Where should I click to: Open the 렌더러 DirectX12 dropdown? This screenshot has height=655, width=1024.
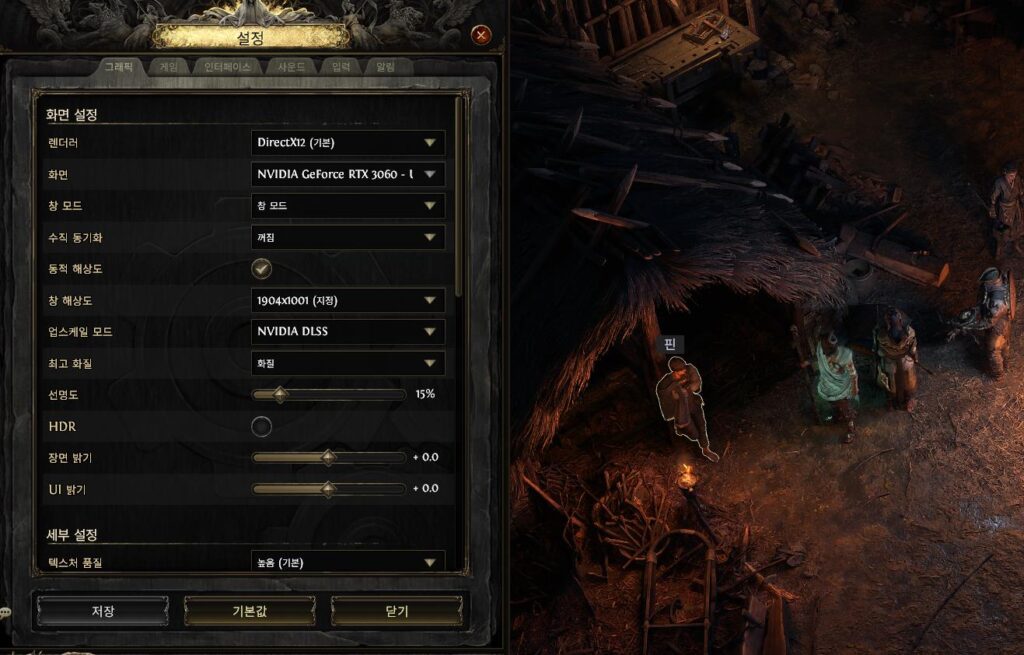347,143
